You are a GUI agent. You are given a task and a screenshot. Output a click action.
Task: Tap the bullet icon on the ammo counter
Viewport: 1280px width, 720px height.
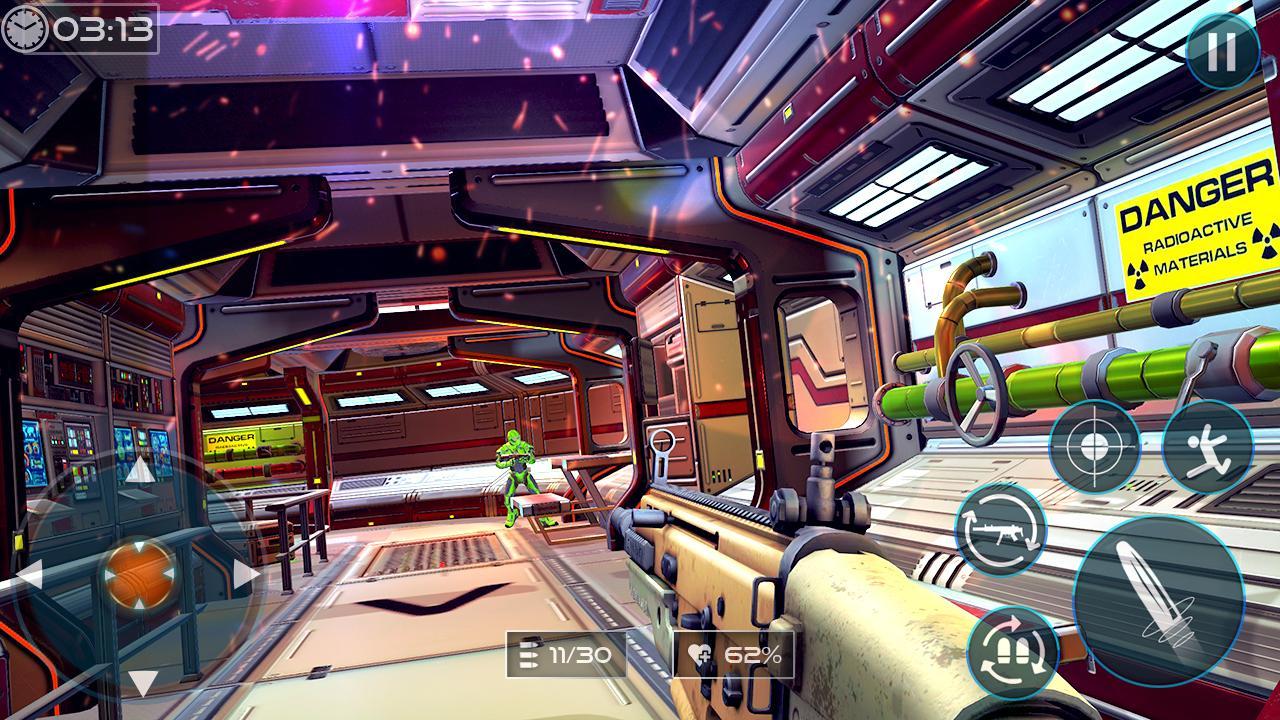tap(528, 656)
